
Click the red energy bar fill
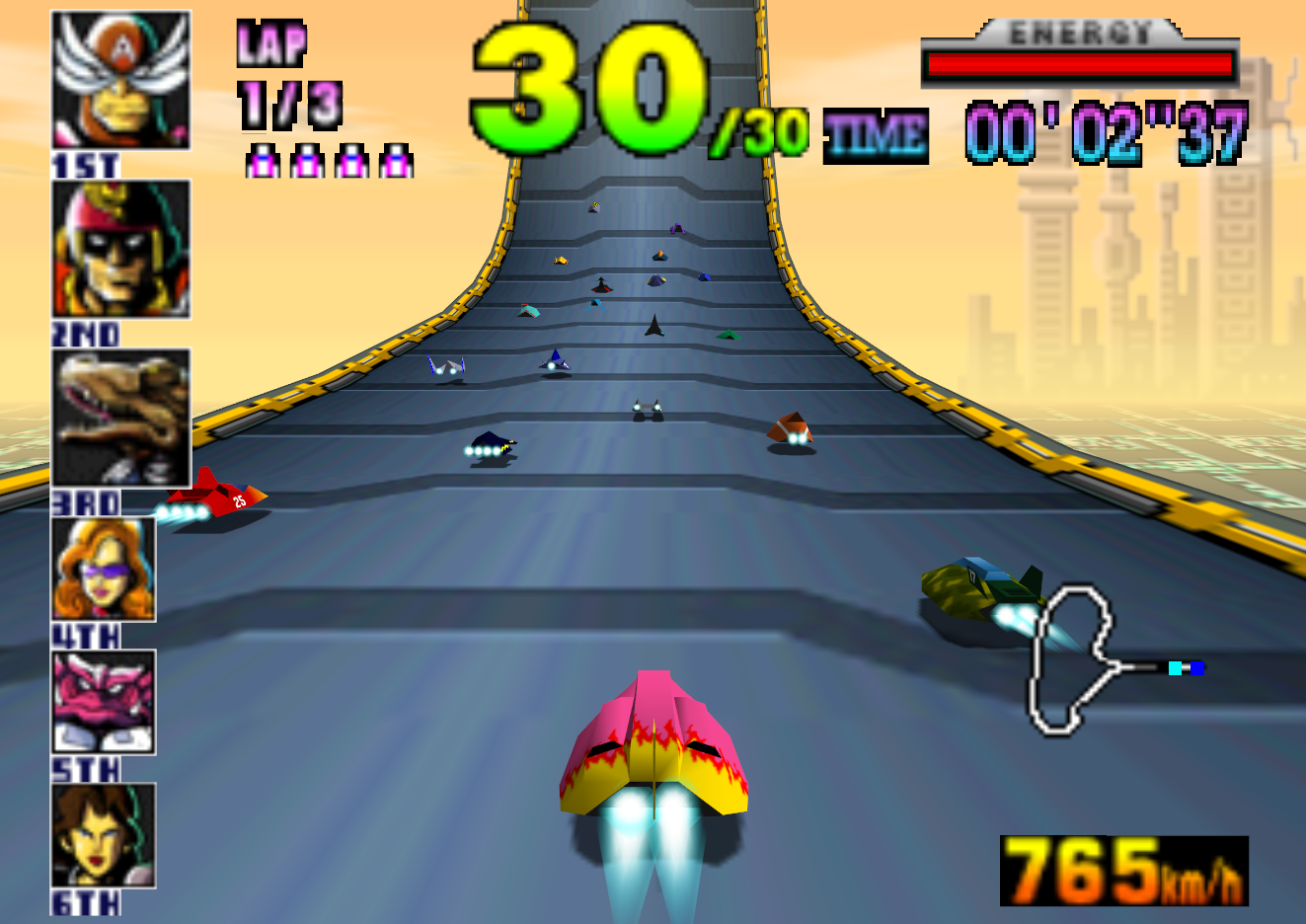pos(1079,62)
